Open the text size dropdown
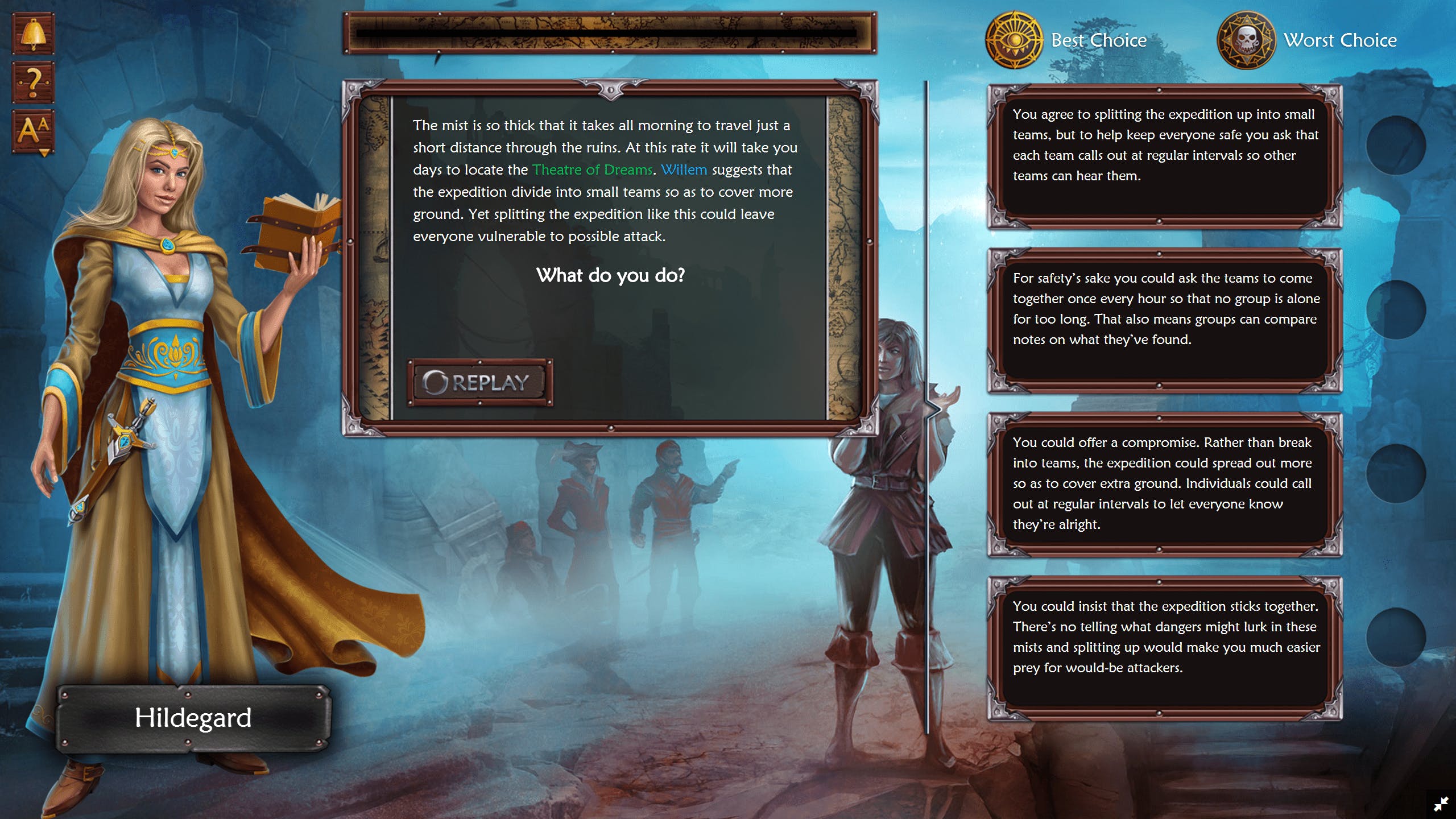 pyautogui.click(x=33, y=131)
